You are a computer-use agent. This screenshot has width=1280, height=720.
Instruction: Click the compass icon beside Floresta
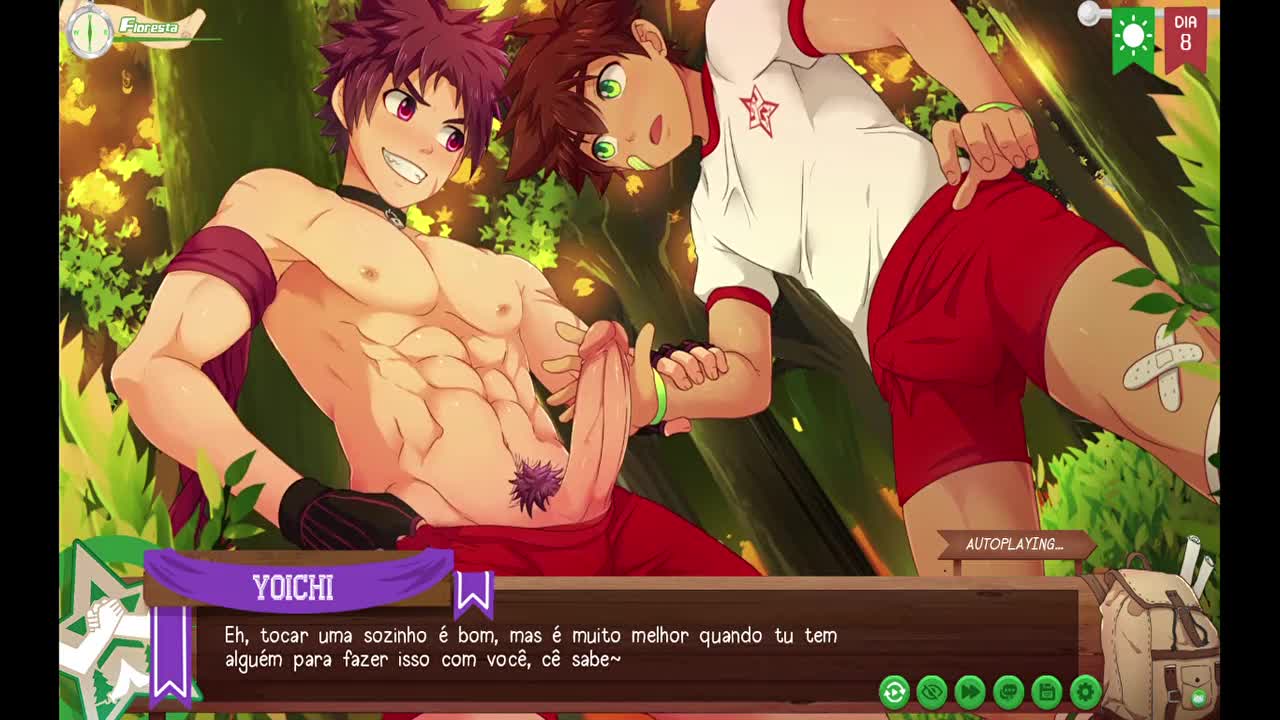click(x=89, y=31)
